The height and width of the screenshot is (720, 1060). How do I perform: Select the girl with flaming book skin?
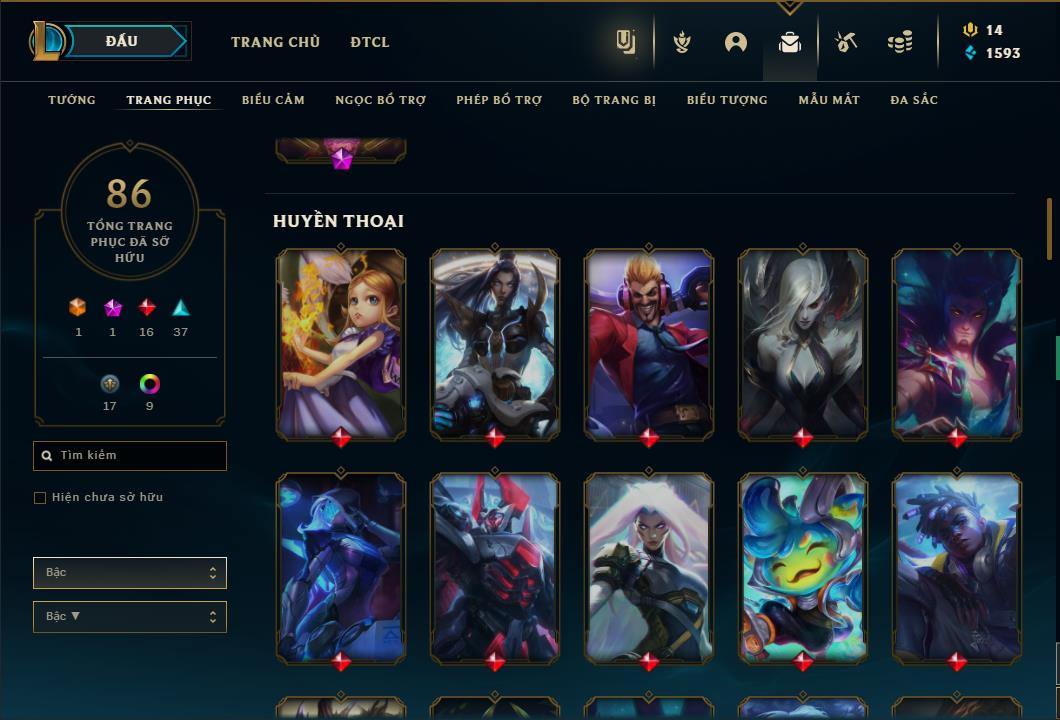(341, 343)
